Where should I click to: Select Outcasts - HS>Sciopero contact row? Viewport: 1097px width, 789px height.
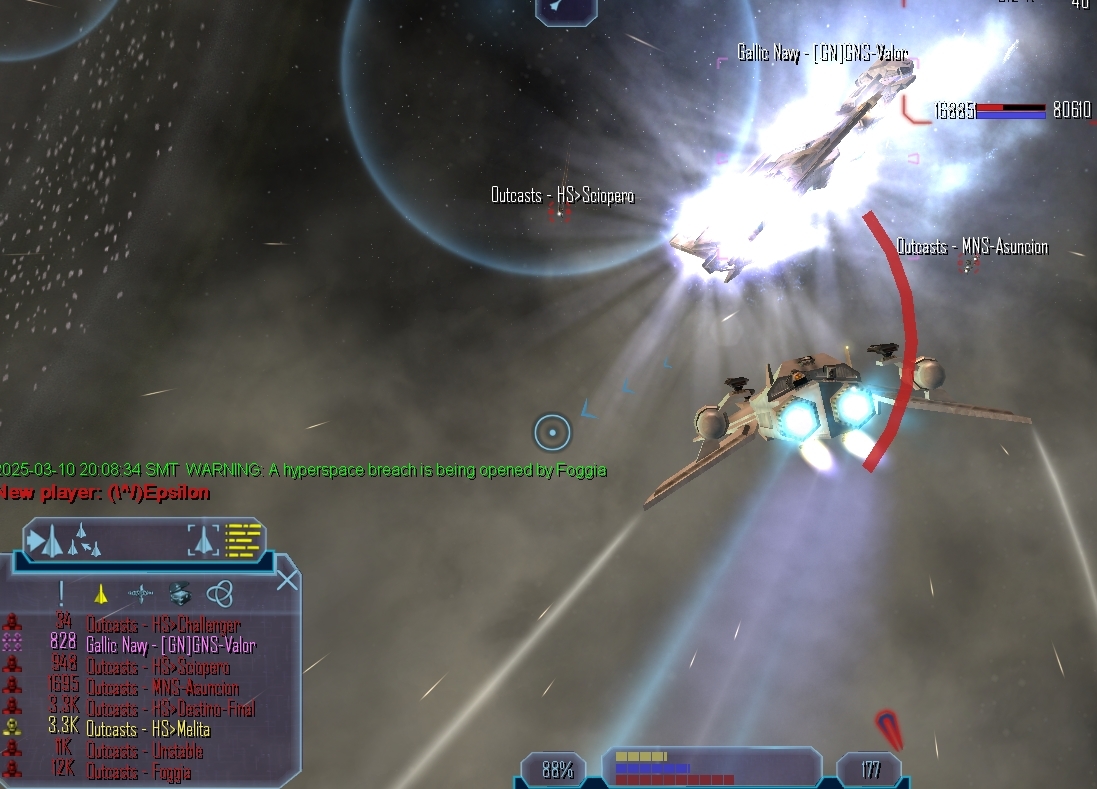(x=158, y=667)
